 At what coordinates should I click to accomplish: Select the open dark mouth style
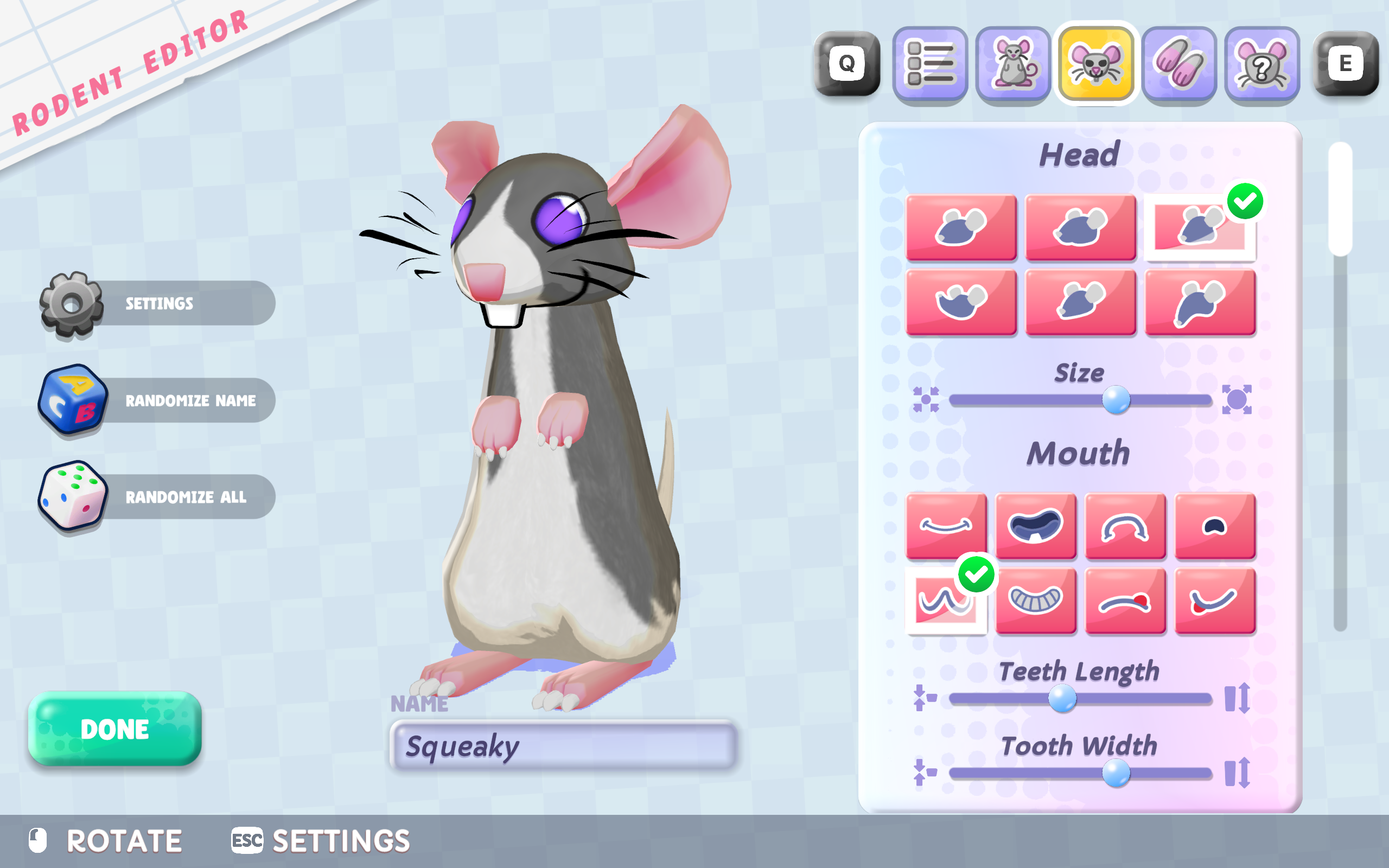point(1035,526)
